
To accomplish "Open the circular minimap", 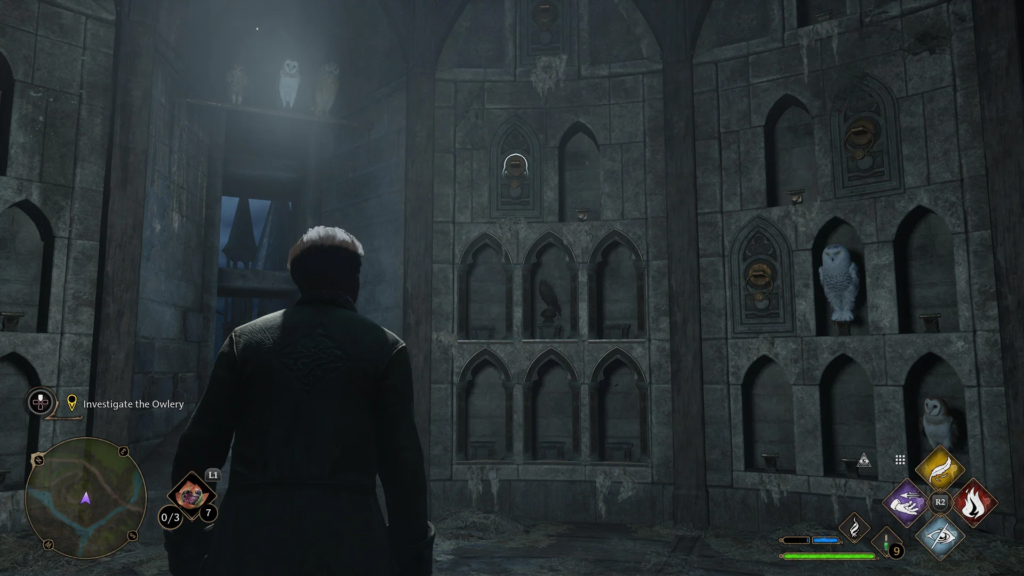I will coord(85,497).
